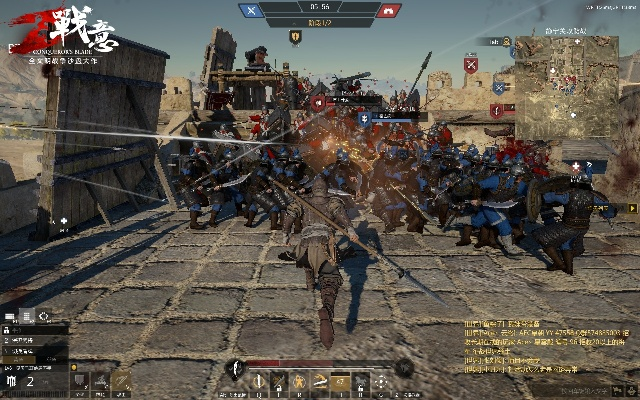Pick the middle troop formation order
640x400 pixels.
tap(100, 381)
